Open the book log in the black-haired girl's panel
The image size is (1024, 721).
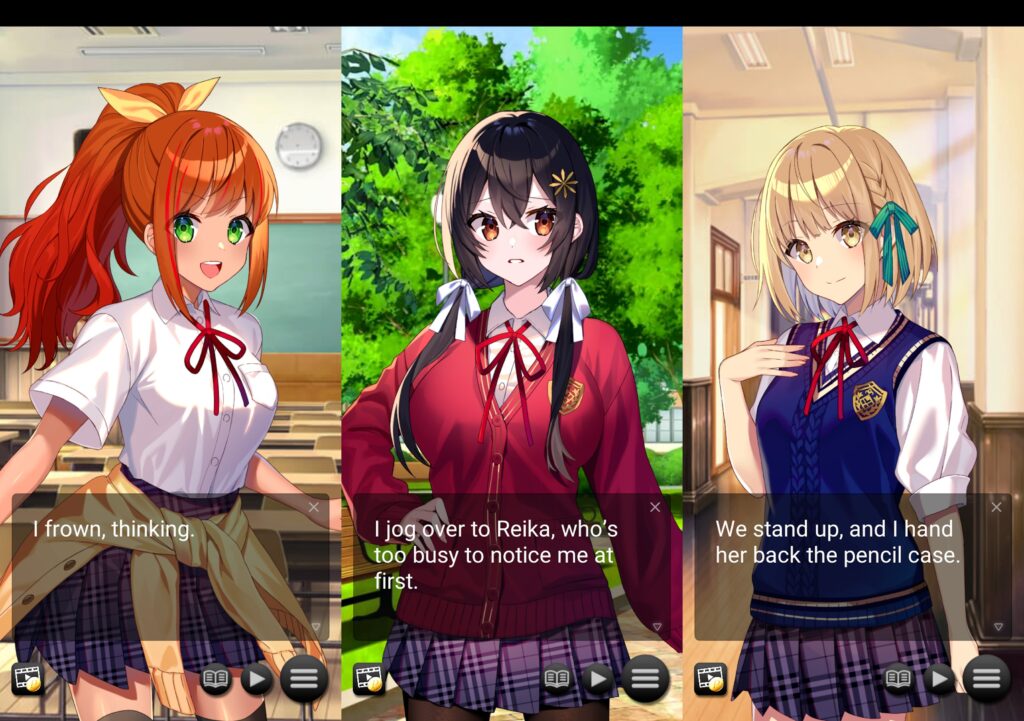(x=557, y=680)
